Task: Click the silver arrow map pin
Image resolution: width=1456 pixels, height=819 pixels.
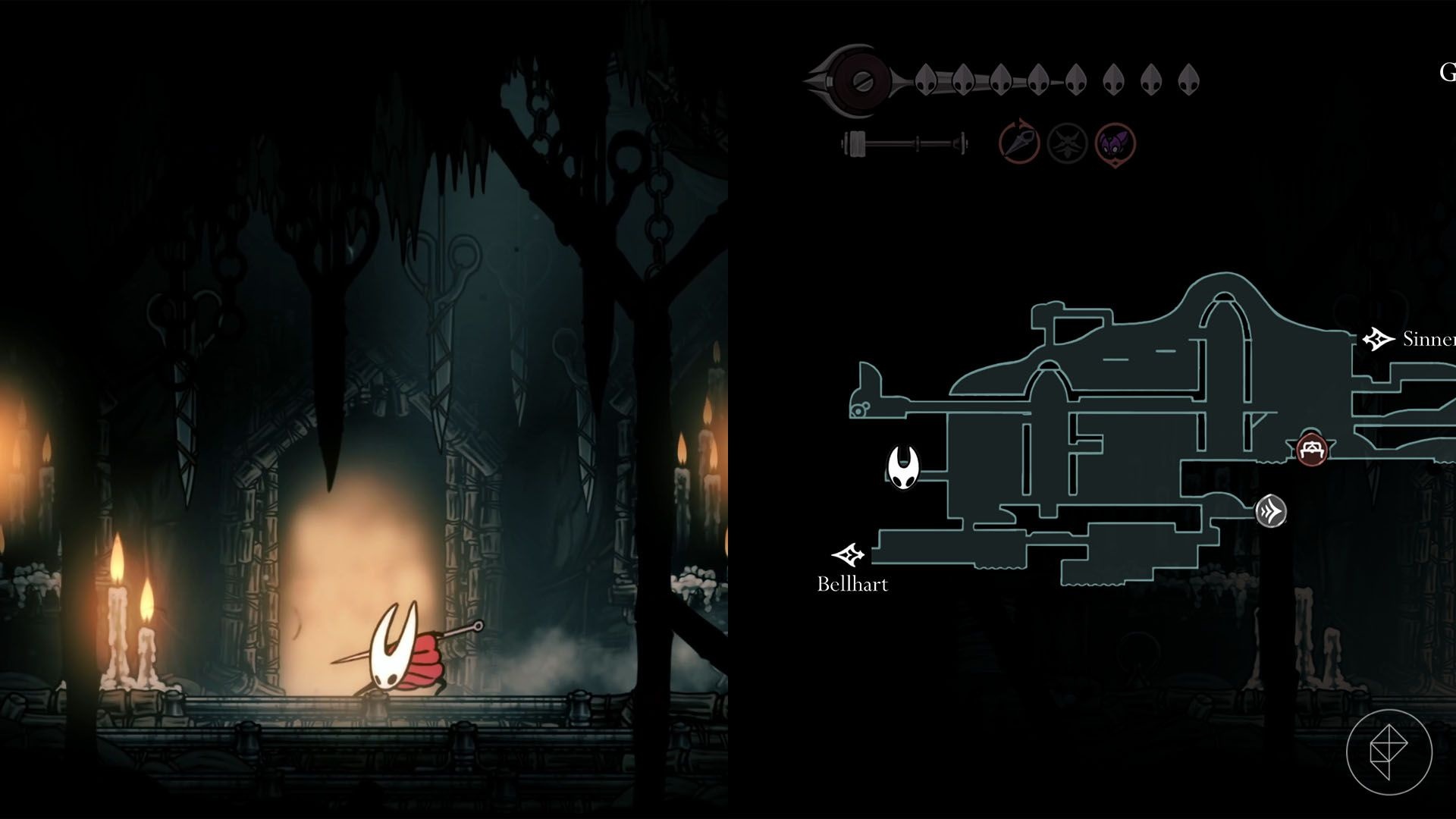Action: (1270, 511)
